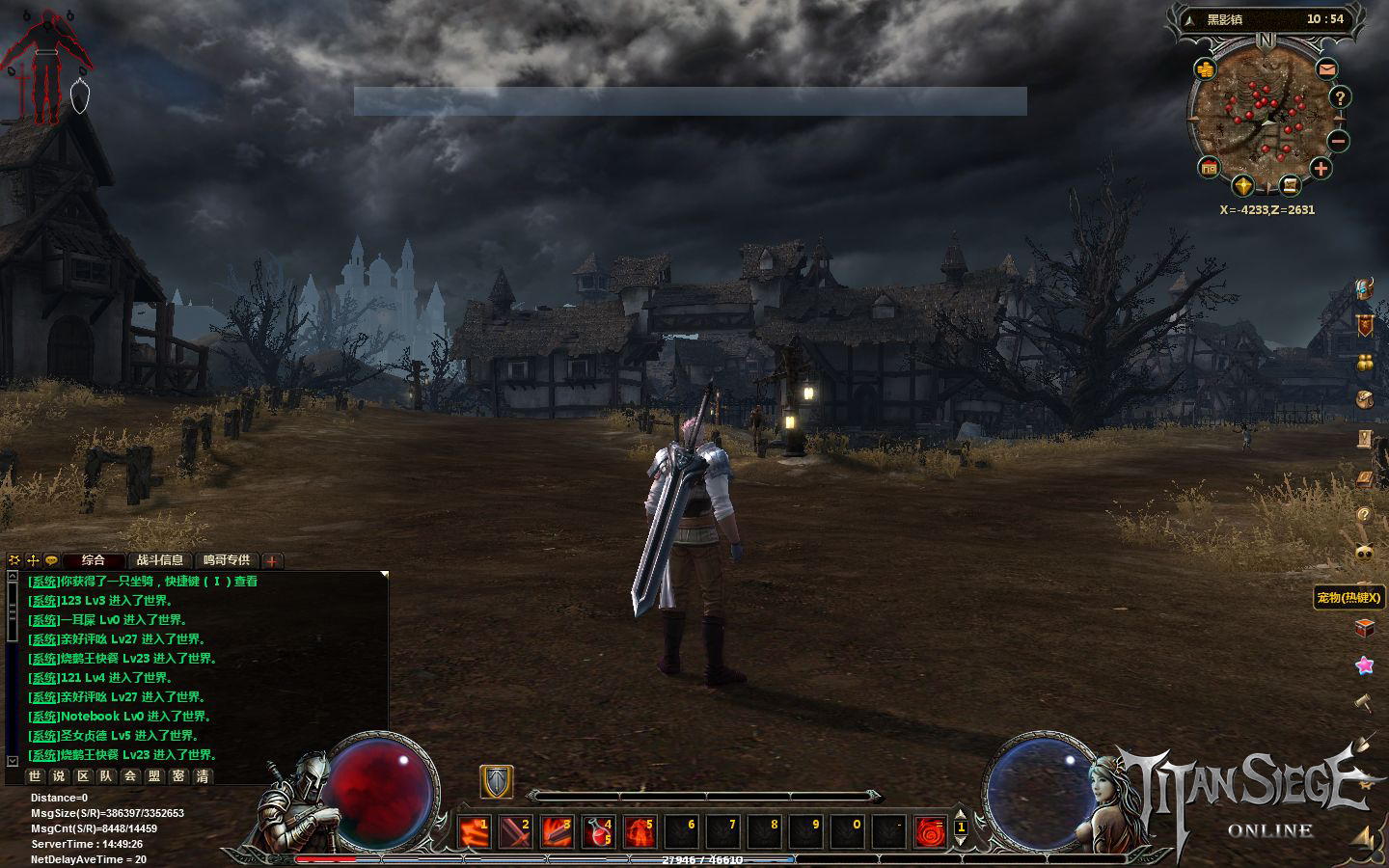1389x868 pixels.
Task: Open the world map scroll icon
Action: 1290,185
